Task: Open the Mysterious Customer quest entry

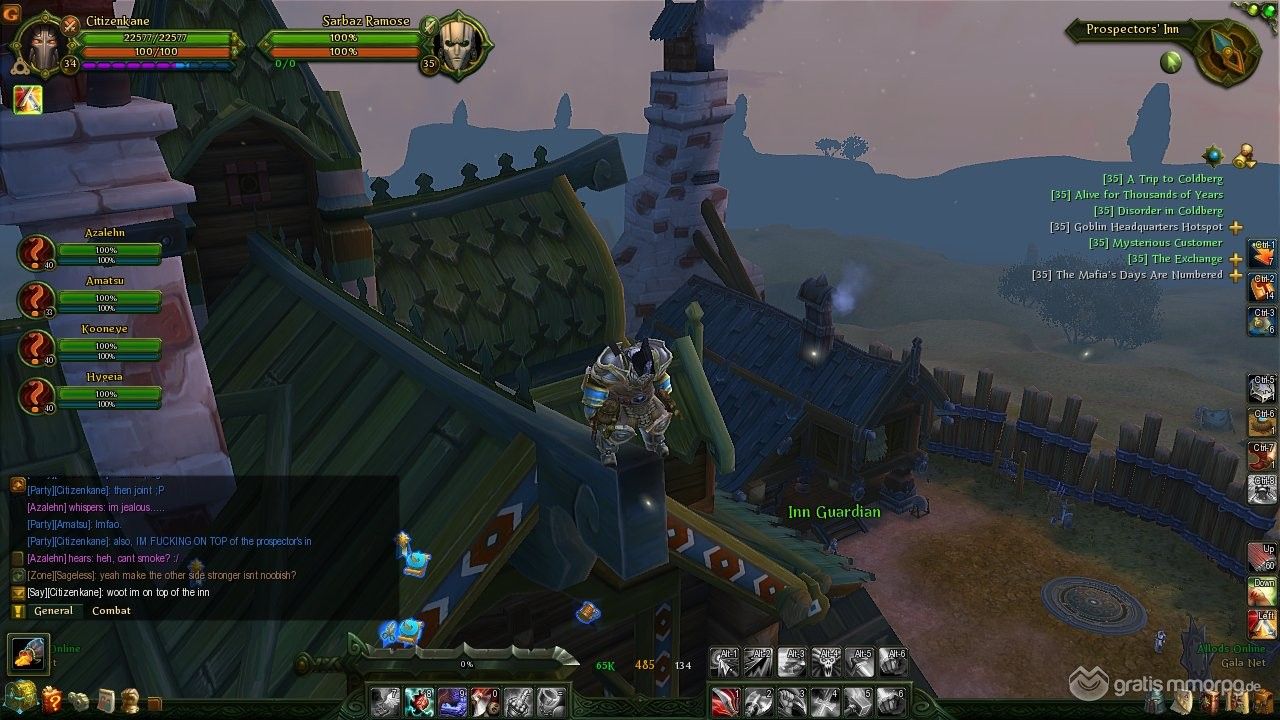Action: coord(1154,243)
